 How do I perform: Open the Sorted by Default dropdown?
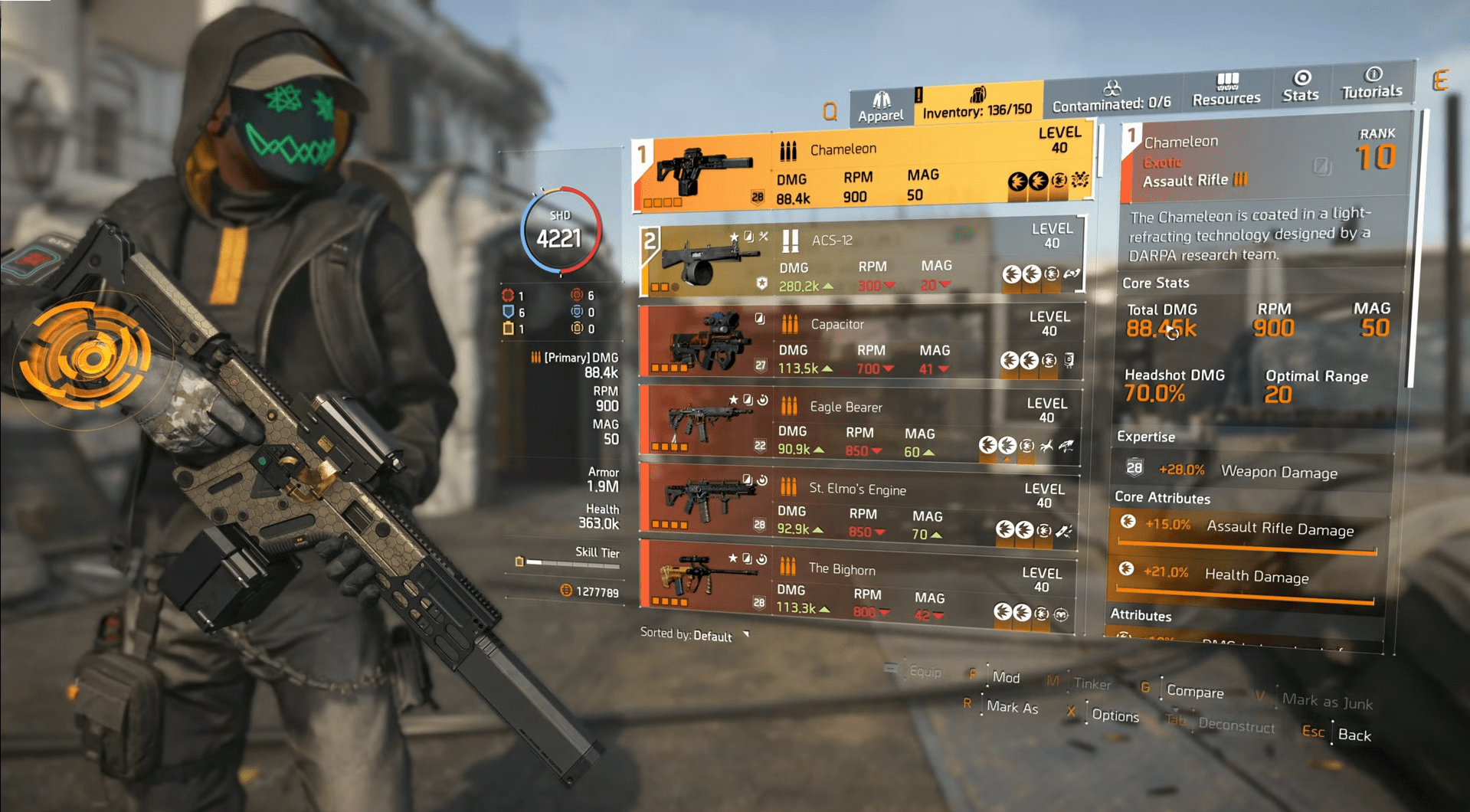click(x=695, y=636)
